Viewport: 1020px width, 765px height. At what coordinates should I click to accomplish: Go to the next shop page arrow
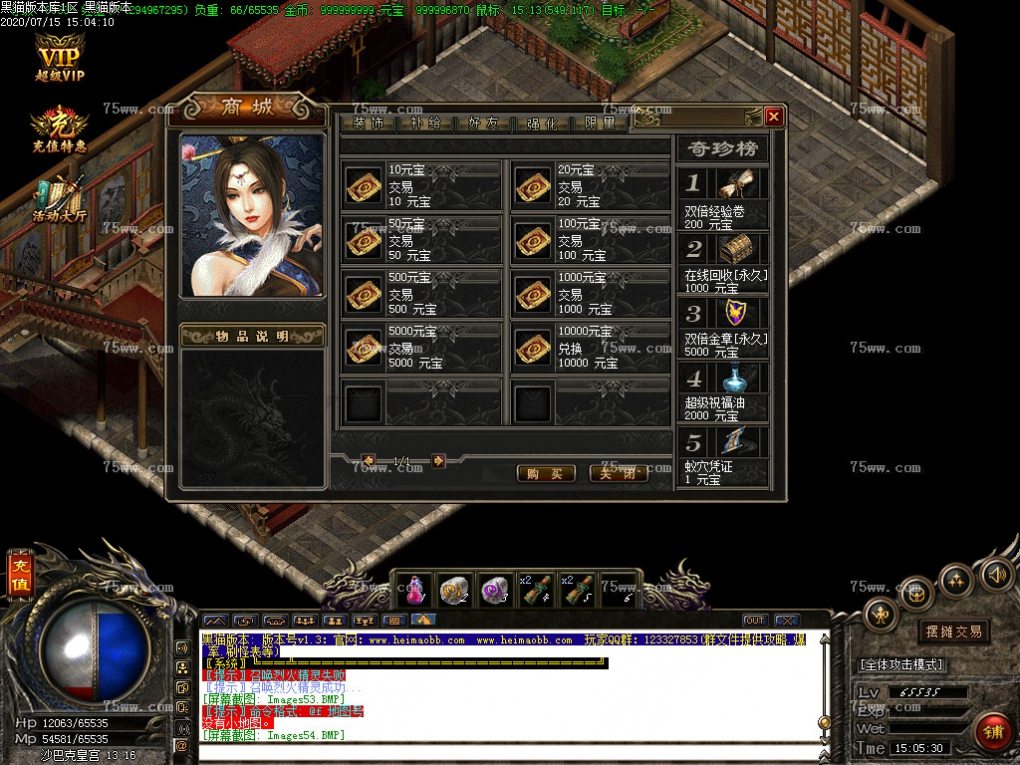(438, 461)
